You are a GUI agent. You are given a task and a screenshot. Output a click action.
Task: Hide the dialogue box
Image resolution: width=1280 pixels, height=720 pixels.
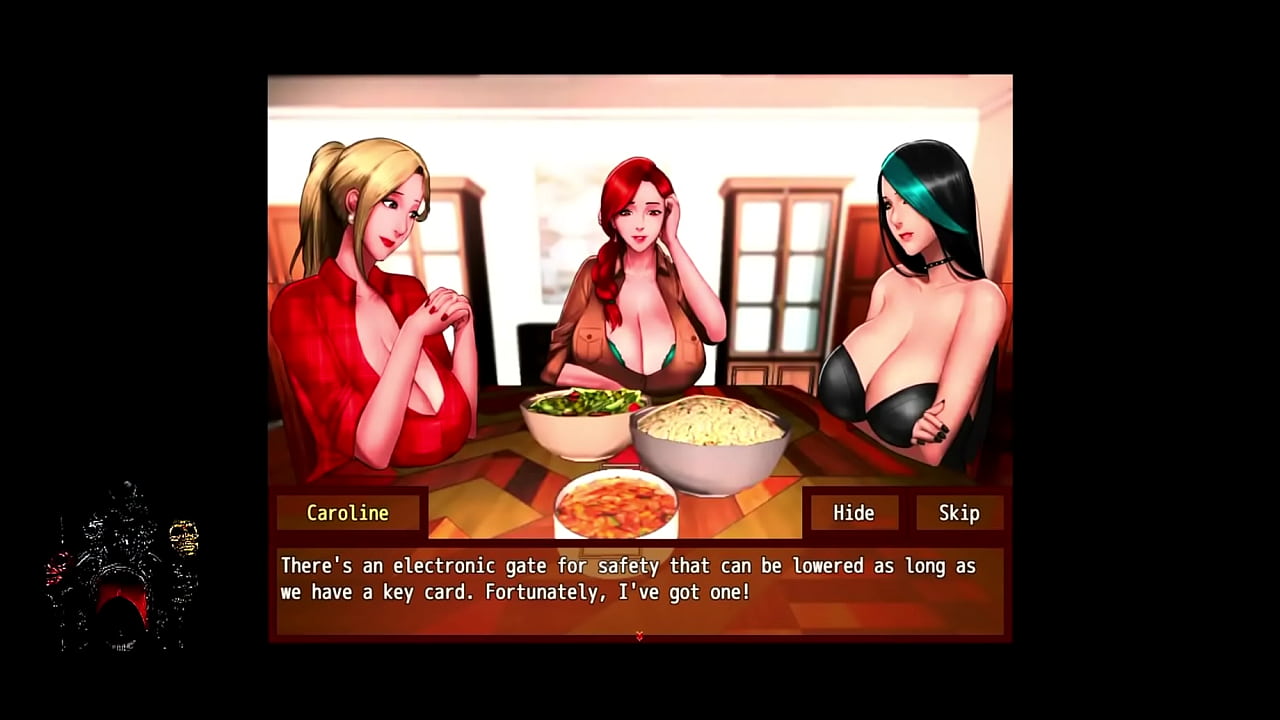click(x=853, y=513)
